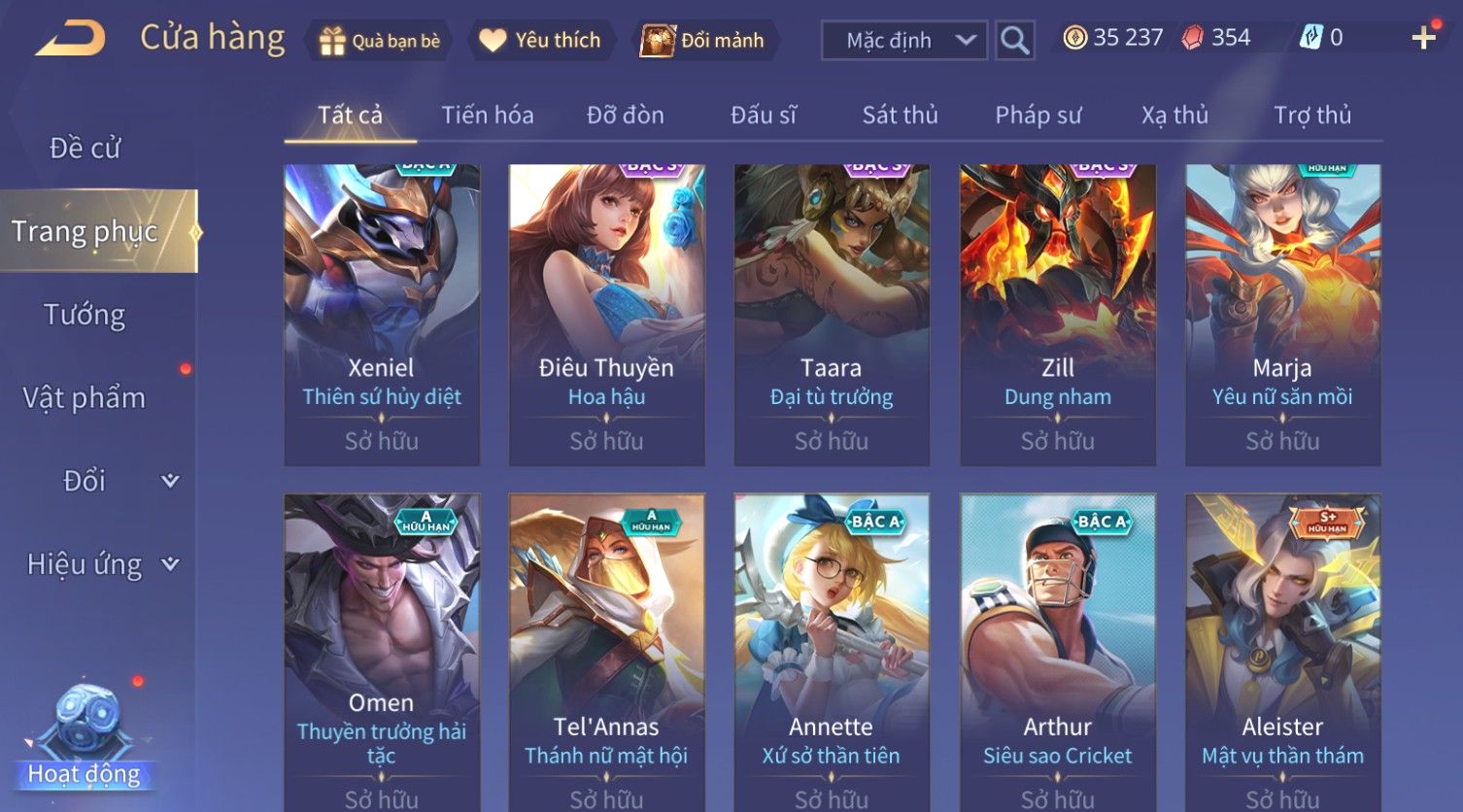Select the Xeniel Thiên sứ hủy diệt skin
Image resolution: width=1463 pixels, height=812 pixels.
(382, 314)
